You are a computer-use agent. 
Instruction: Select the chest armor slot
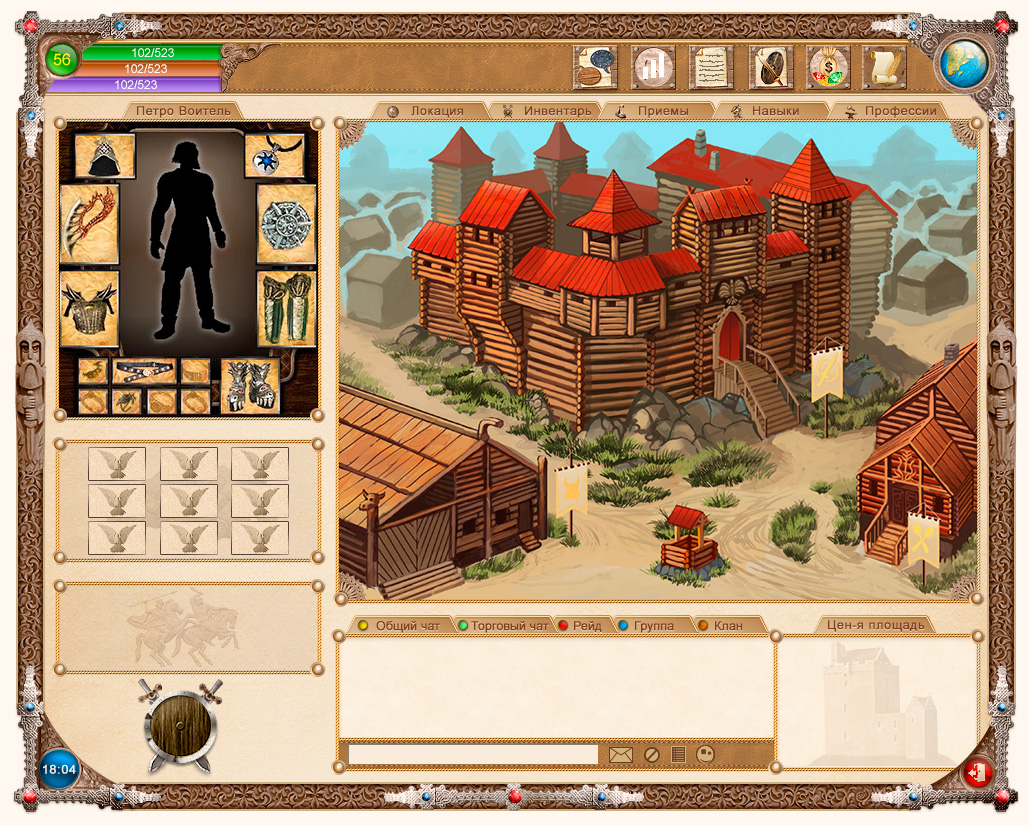pos(89,308)
